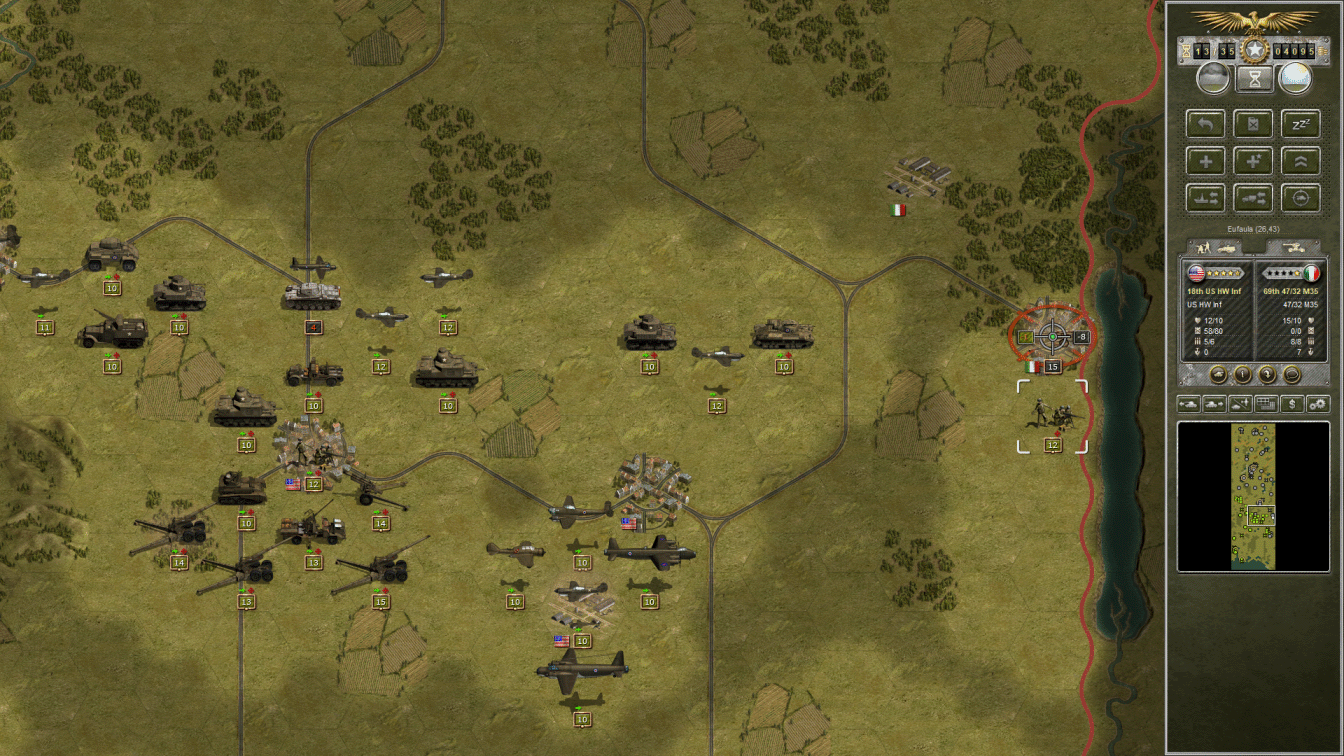The image size is (1344, 756).
Task: Open the purchase screen with dollar button
Action: click(x=1293, y=404)
